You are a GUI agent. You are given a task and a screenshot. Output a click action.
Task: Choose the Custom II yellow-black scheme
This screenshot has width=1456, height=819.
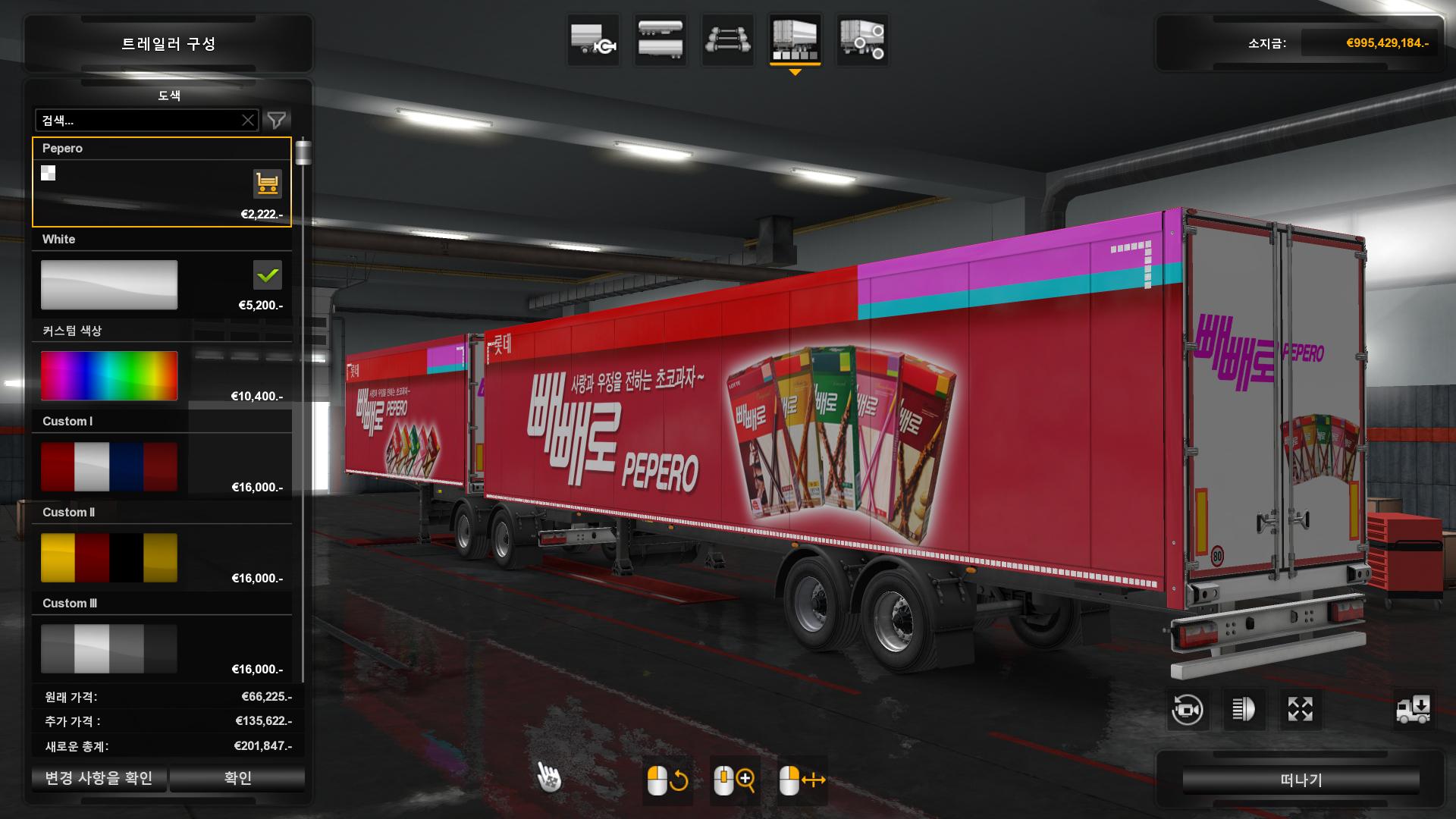click(109, 558)
